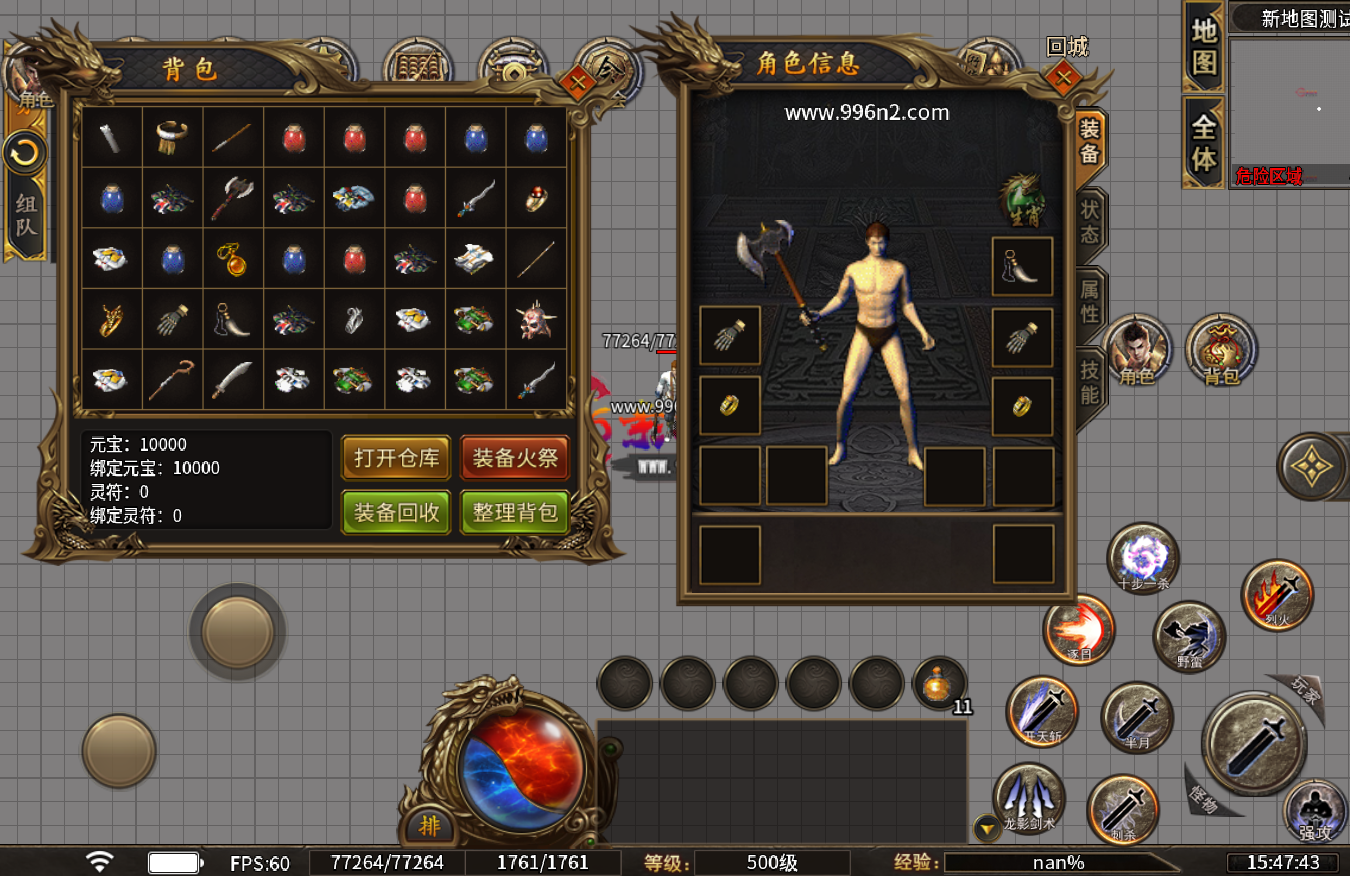
Task: Click the 装备火祭 button
Action: tap(515, 459)
